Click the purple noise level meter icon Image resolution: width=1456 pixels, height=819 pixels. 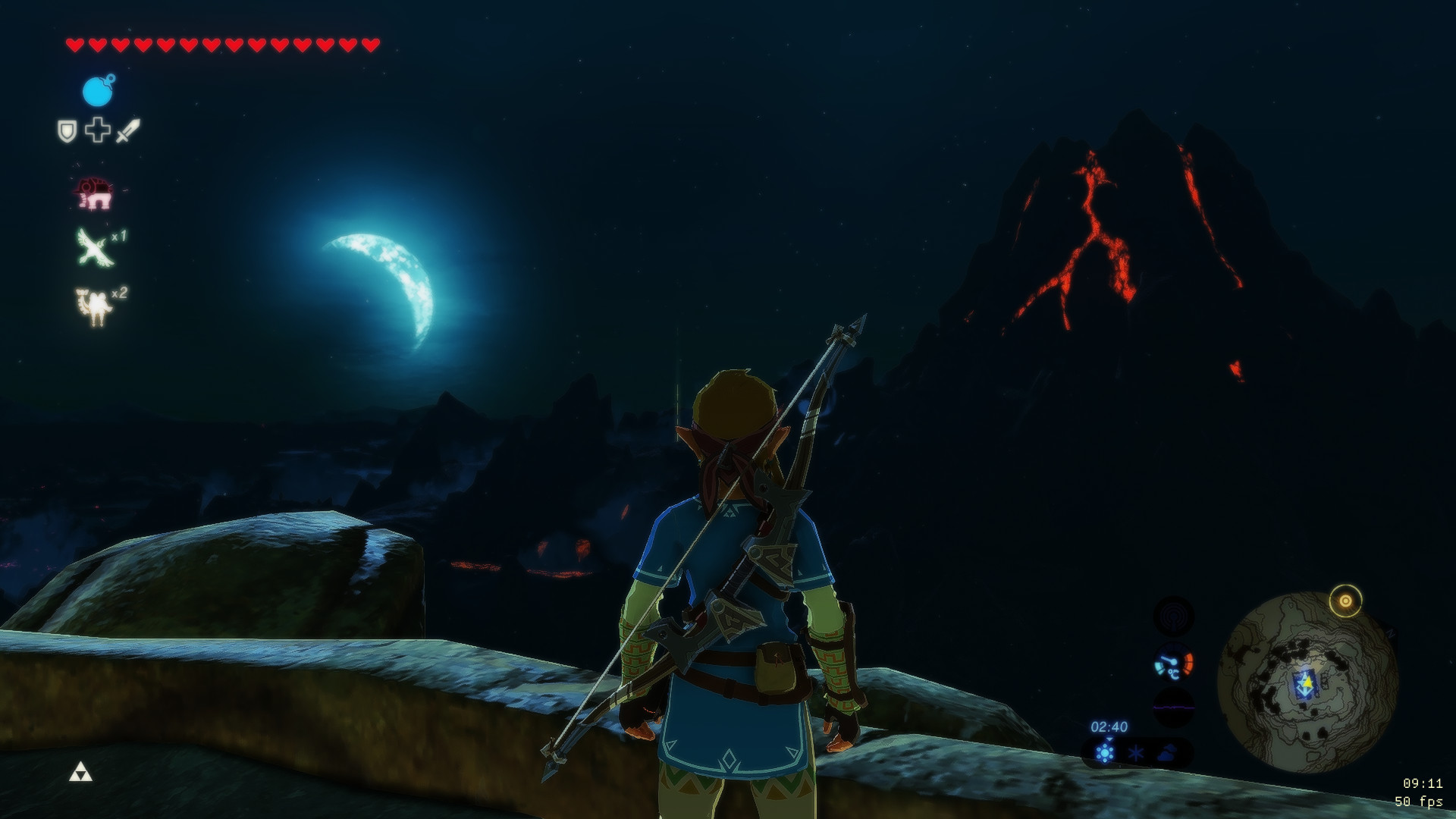coord(1173,707)
